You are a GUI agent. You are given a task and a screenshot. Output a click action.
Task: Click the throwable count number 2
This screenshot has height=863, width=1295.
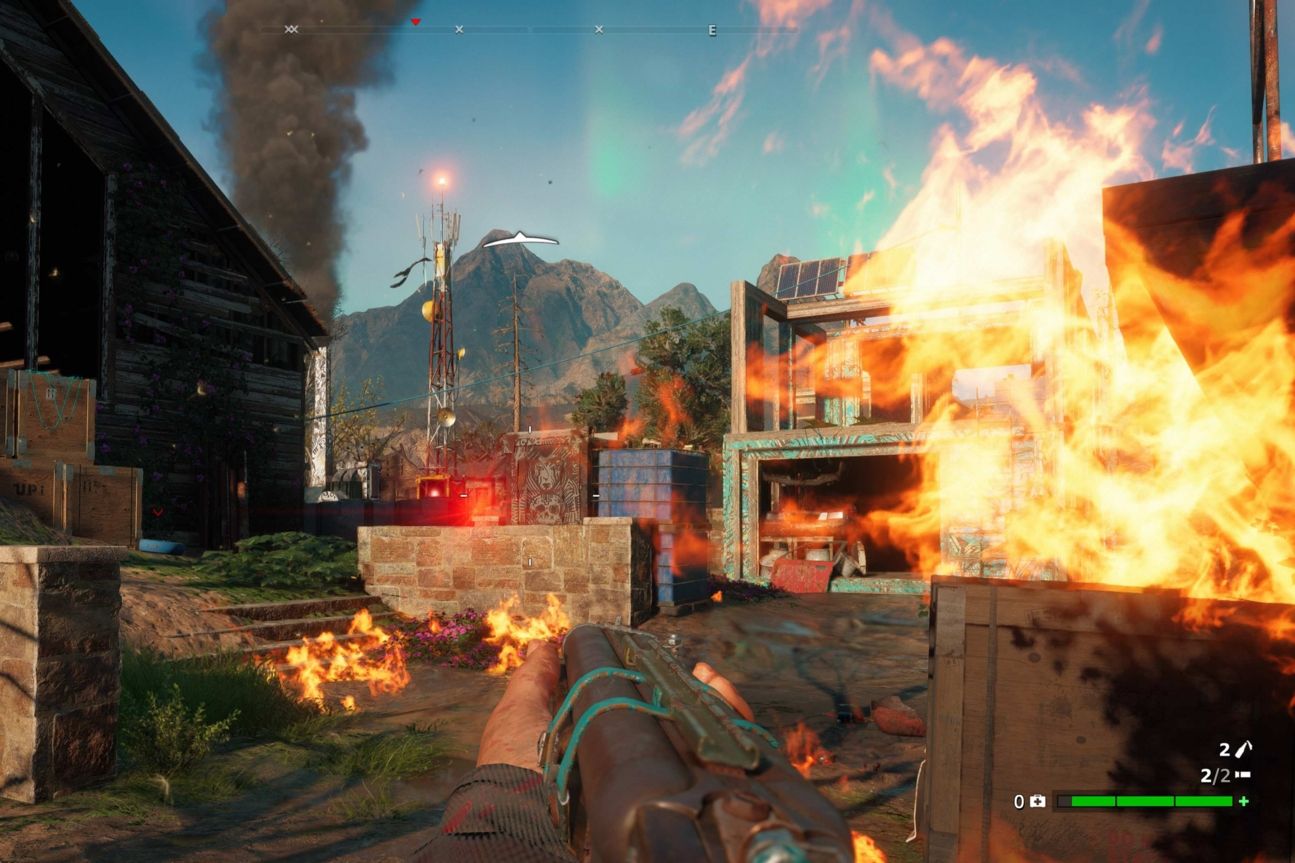click(1224, 750)
